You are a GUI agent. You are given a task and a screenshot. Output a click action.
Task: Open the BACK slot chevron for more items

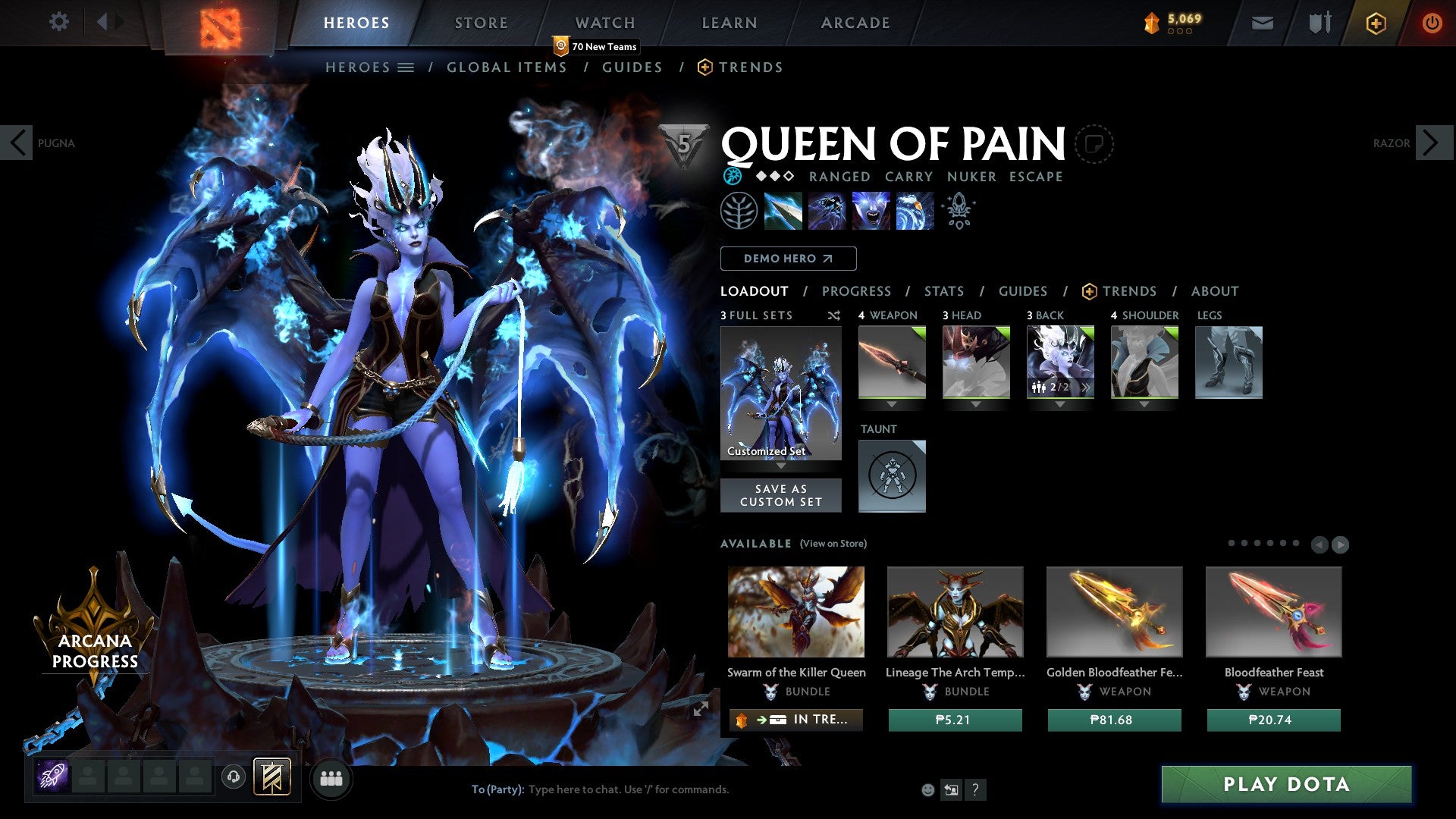pyautogui.click(x=1086, y=388)
